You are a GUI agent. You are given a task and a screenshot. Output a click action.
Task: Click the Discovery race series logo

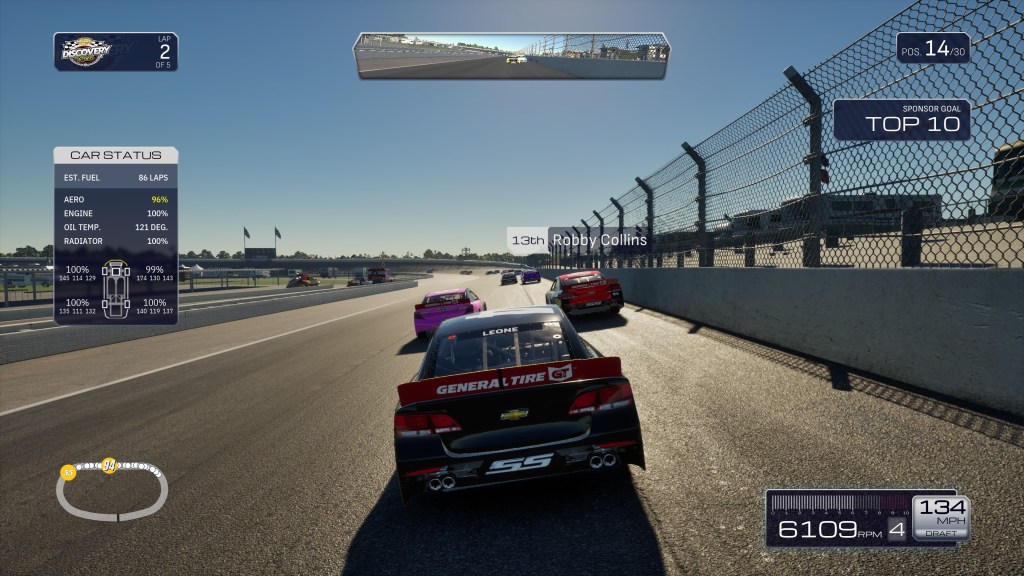point(87,51)
